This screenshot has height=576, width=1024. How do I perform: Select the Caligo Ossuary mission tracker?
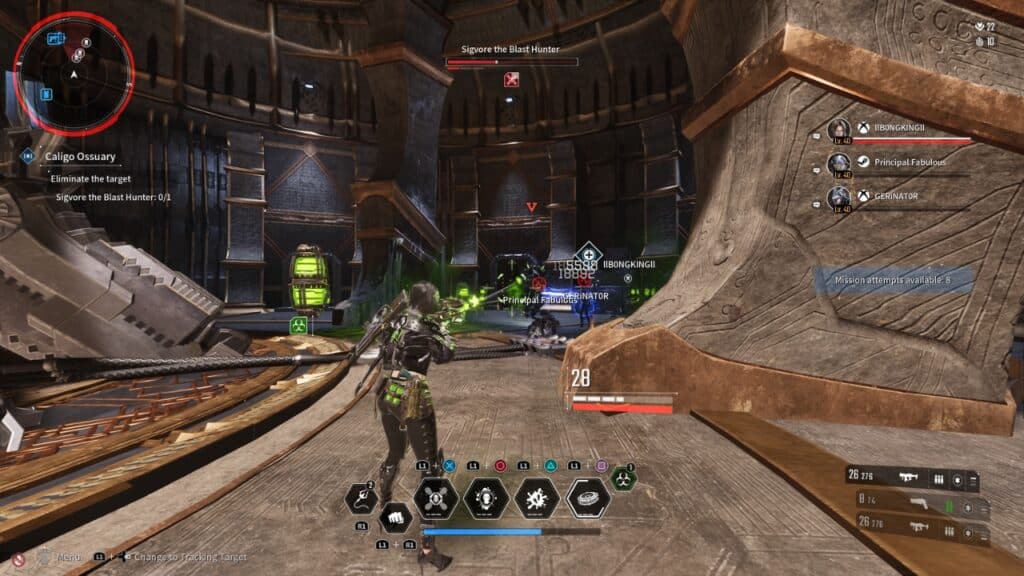click(78, 156)
